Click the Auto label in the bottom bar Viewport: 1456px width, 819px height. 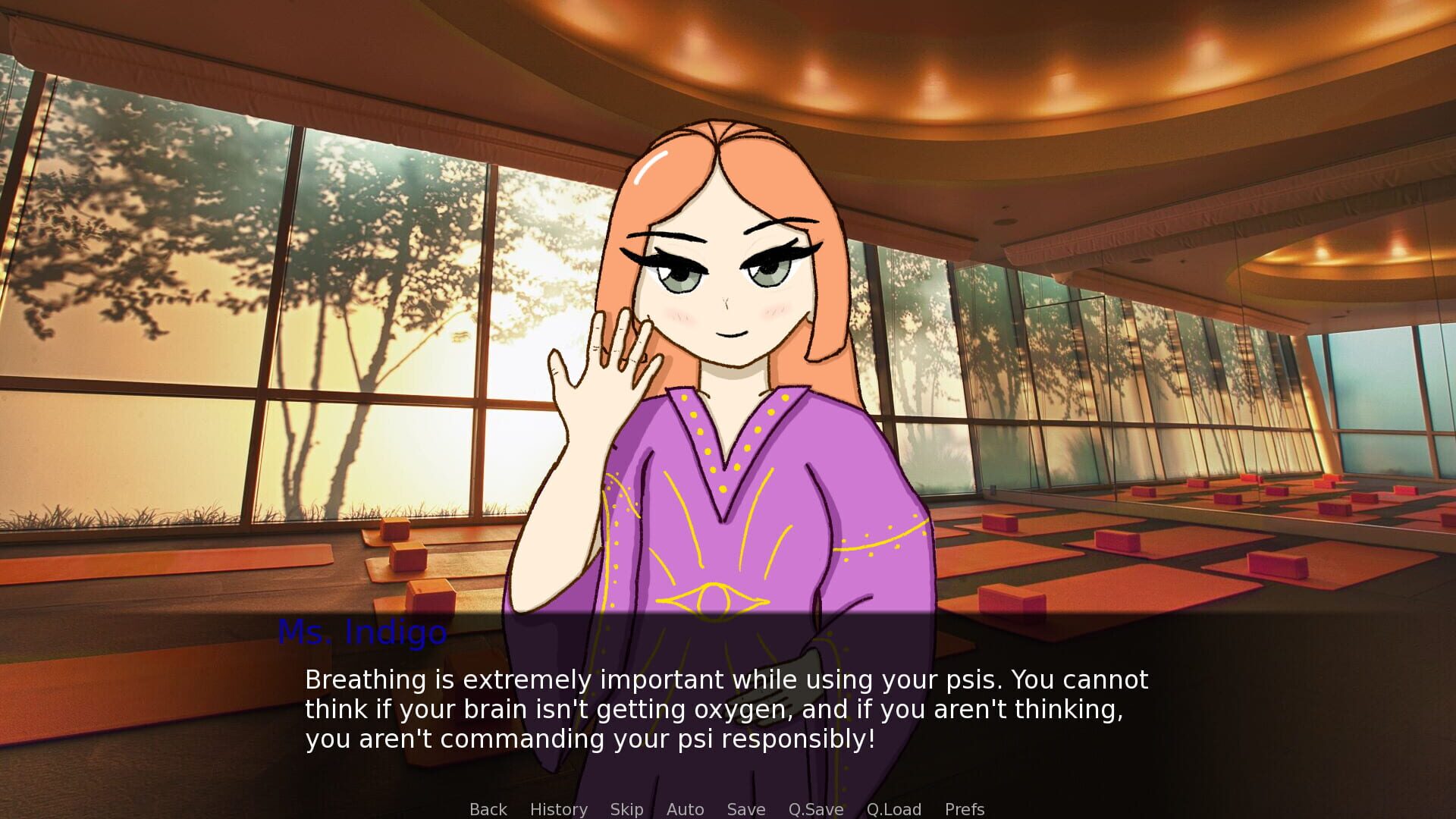point(684,809)
